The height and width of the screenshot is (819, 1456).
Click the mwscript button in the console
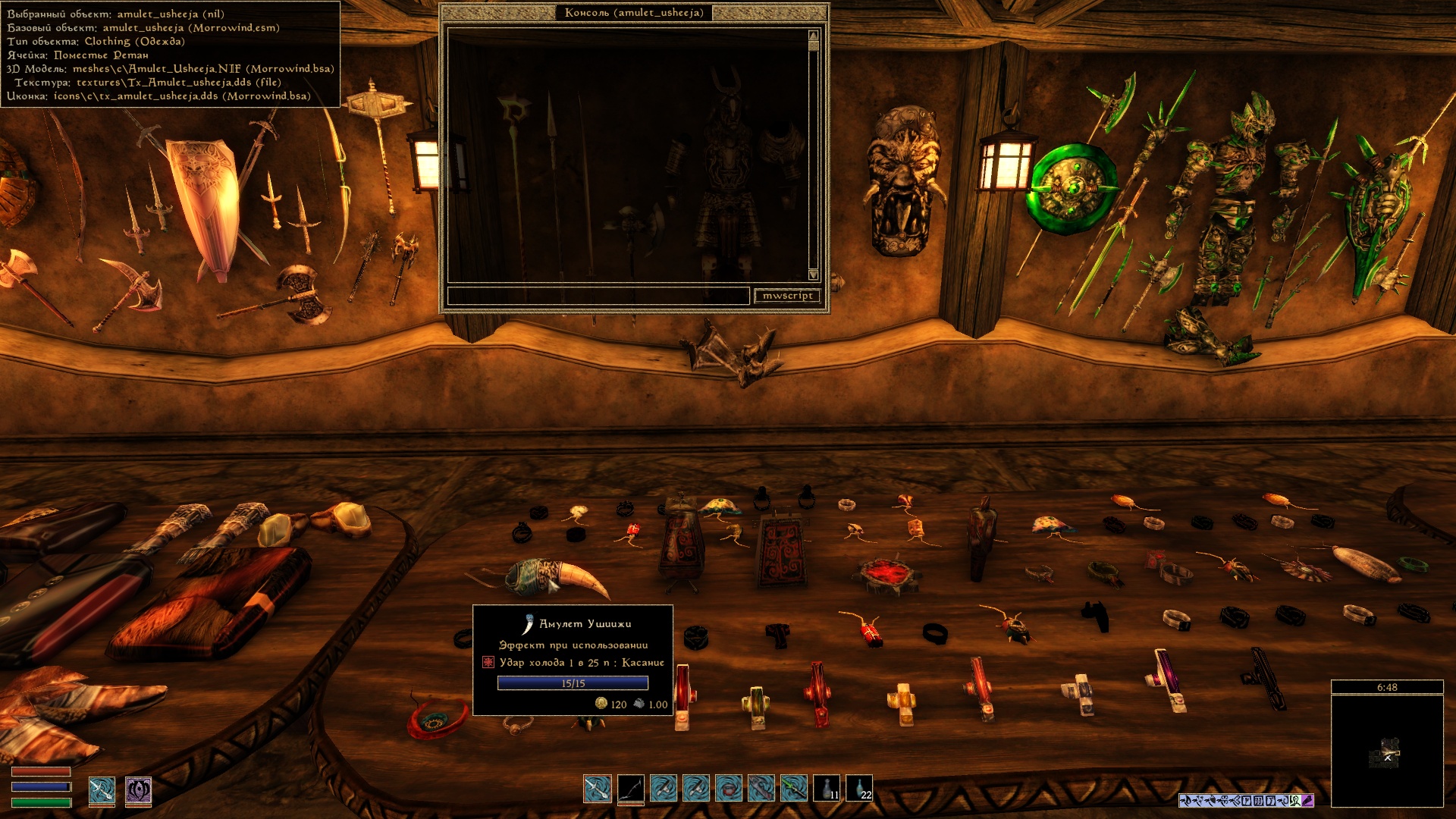(x=787, y=296)
